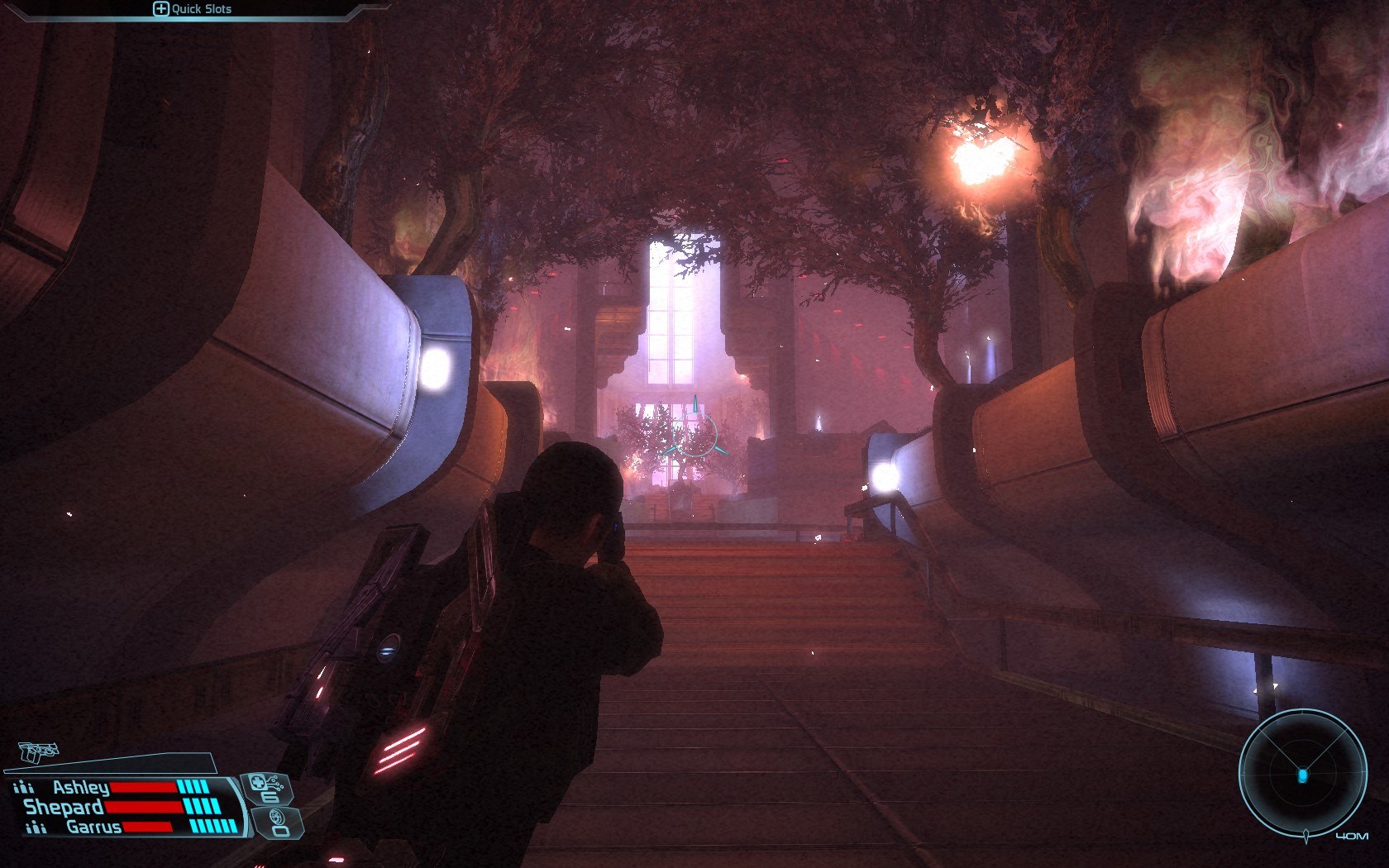The height and width of the screenshot is (868, 1389).
Task: Select squadmate Garrus in squad panel
Action: (93, 827)
